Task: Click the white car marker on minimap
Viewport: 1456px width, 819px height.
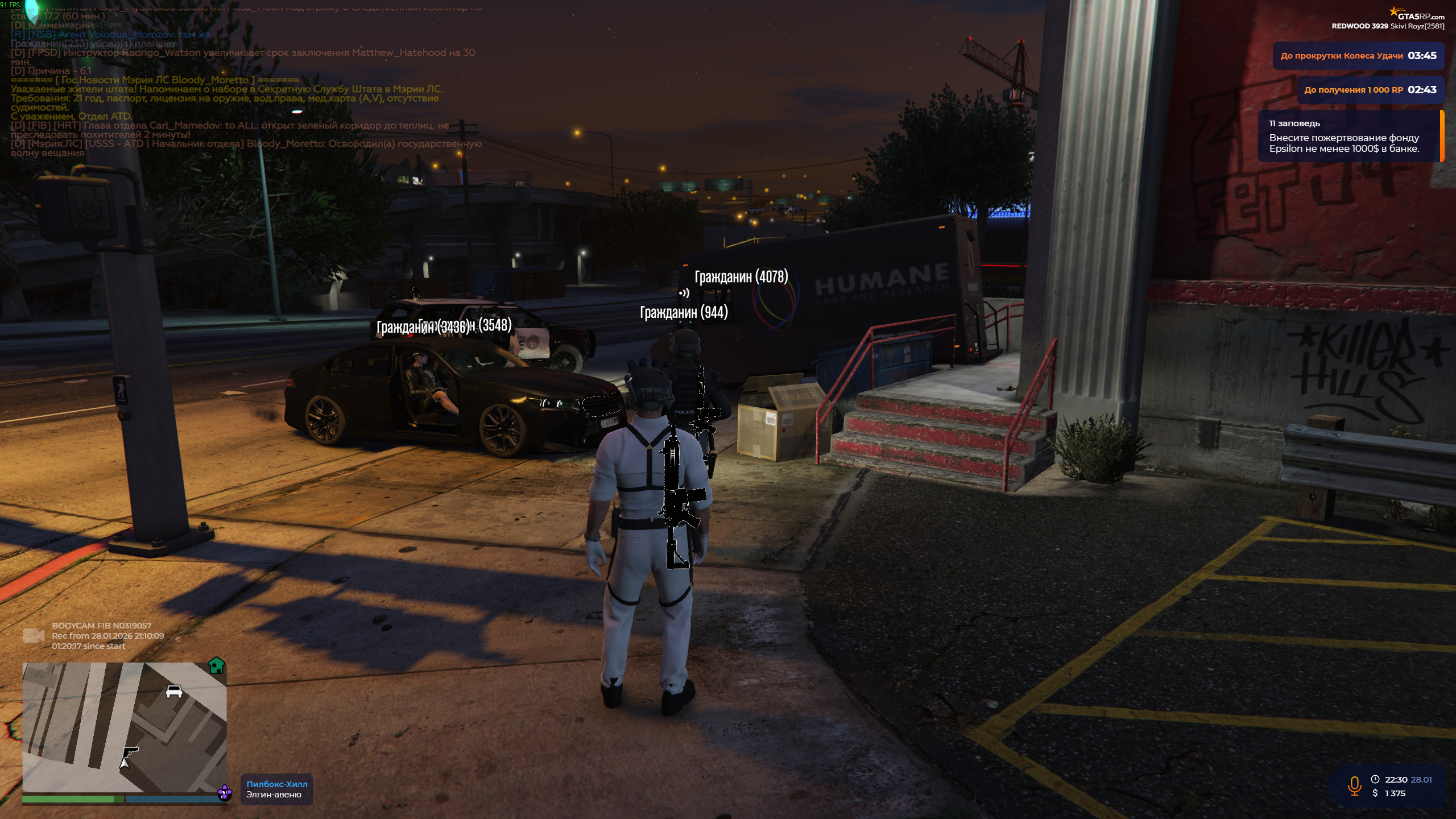Action: click(173, 691)
